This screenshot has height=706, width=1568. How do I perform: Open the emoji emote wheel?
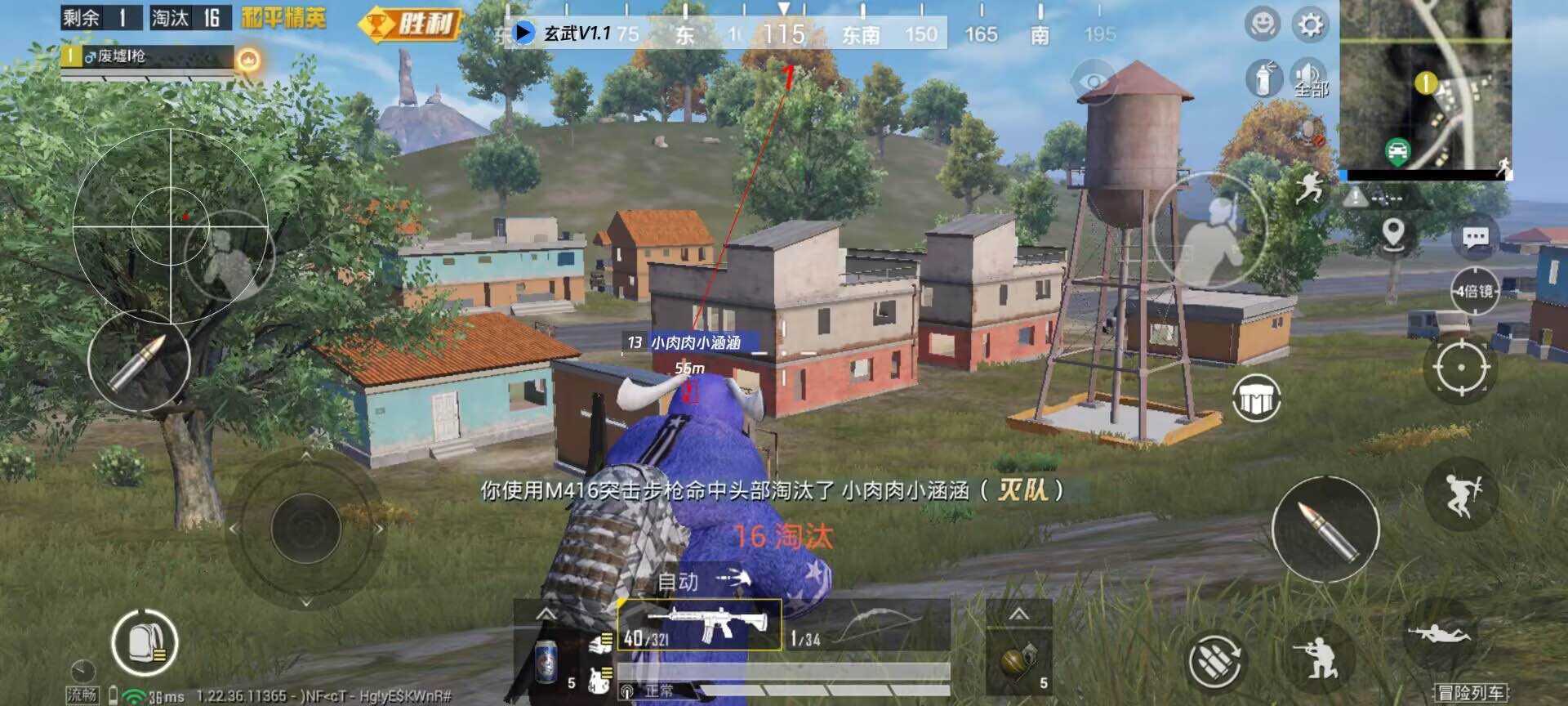pyautogui.click(x=1262, y=25)
